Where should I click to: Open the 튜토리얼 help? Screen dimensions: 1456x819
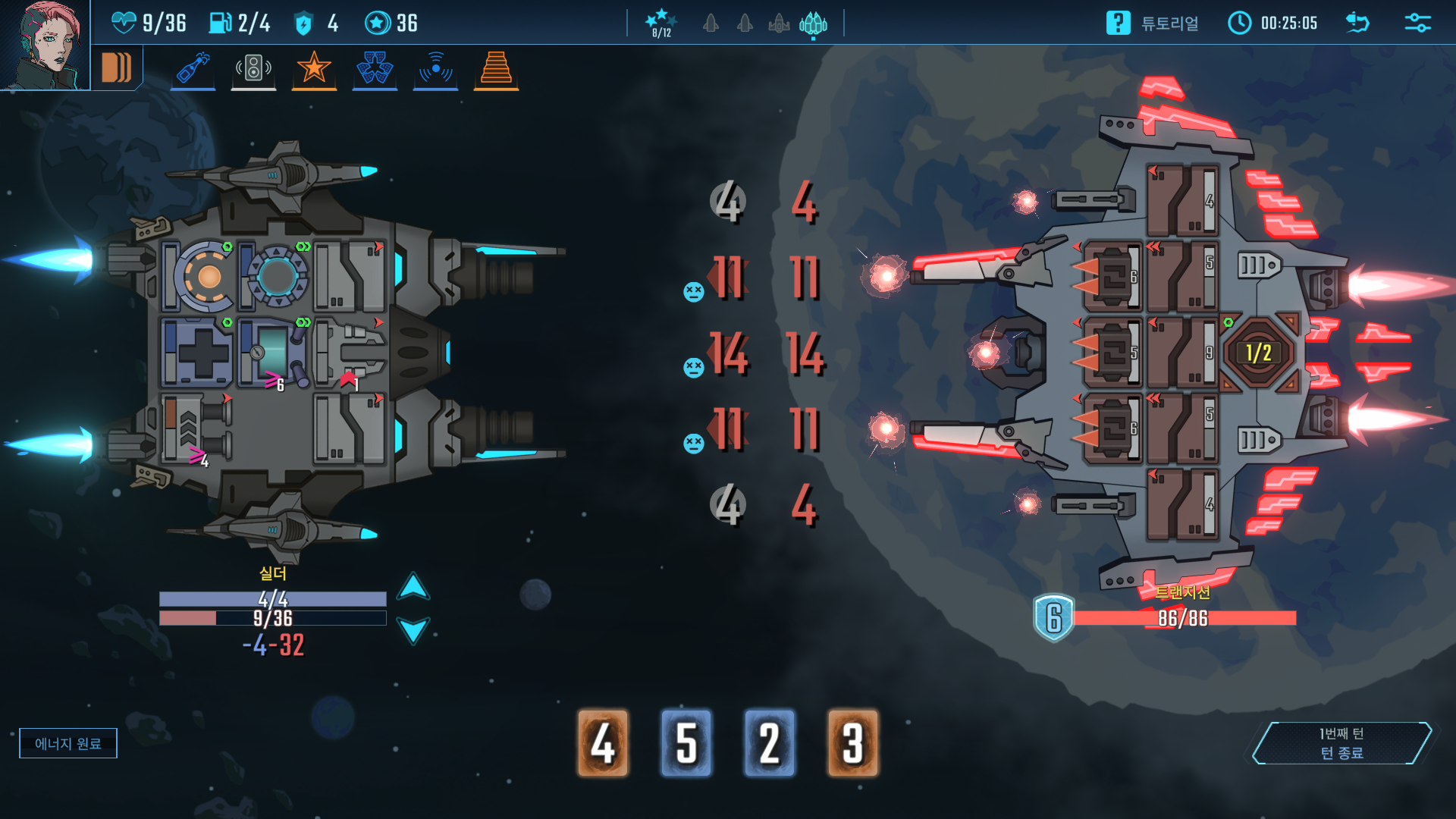click(1153, 23)
